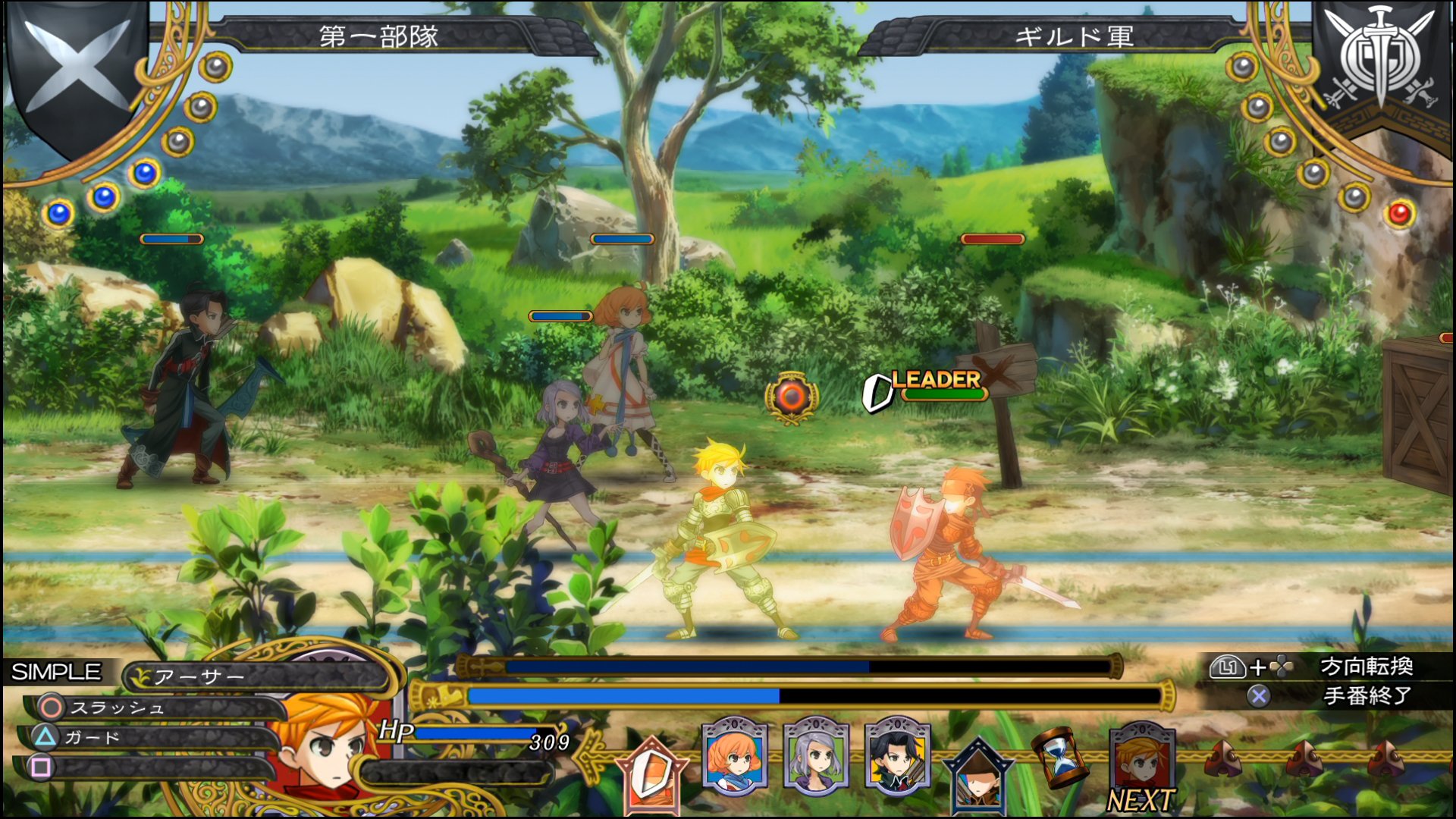
Task: Select the glowing targeting orb on the battlefield
Action: point(791,394)
